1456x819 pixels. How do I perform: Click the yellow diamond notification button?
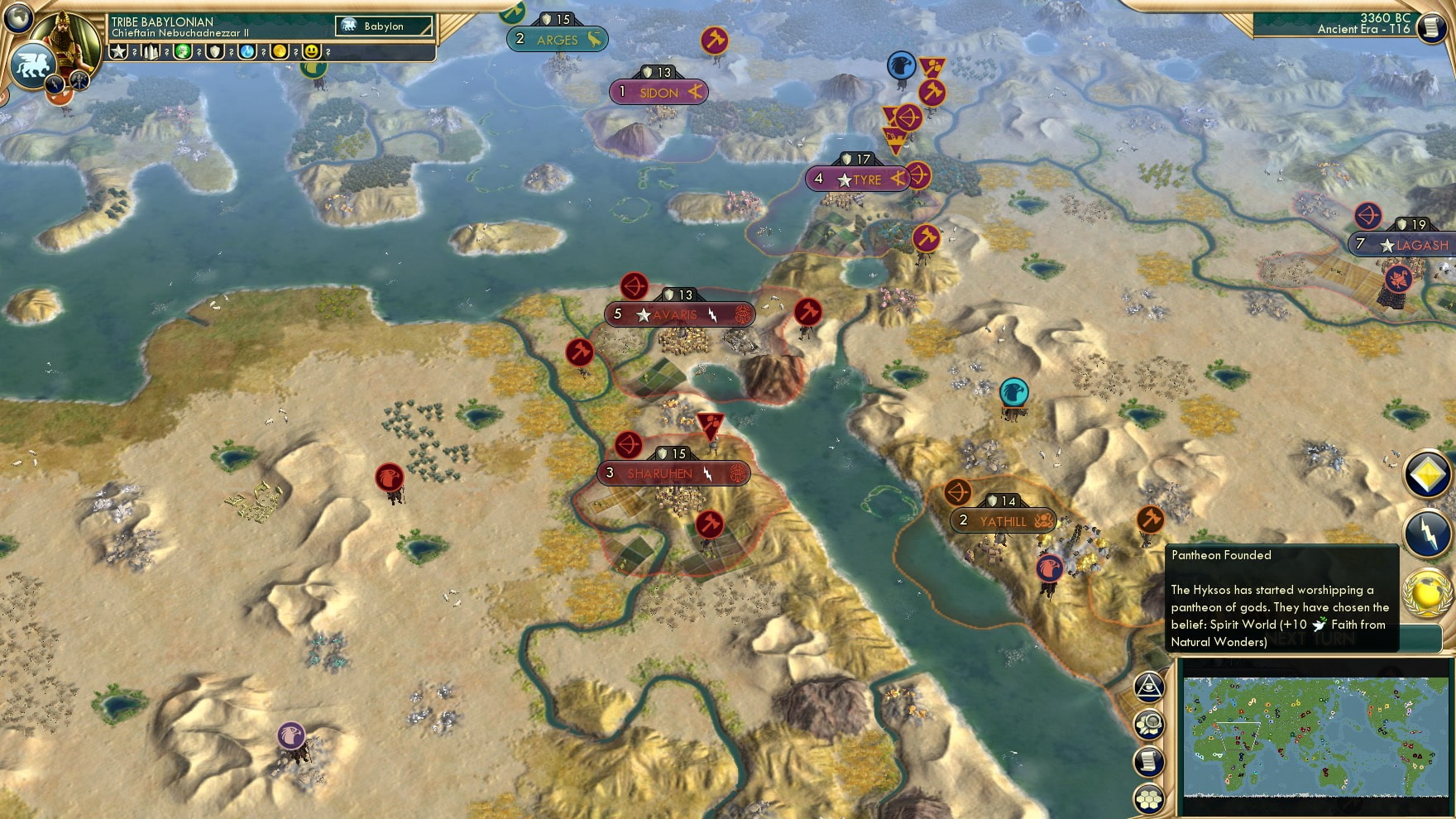(1428, 475)
